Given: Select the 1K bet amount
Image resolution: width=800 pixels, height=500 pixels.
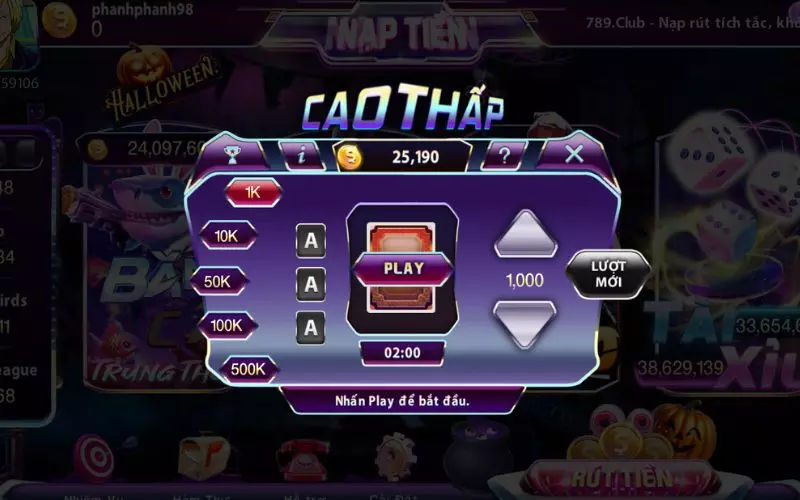Looking at the screenshot, I should click(253, 192).
